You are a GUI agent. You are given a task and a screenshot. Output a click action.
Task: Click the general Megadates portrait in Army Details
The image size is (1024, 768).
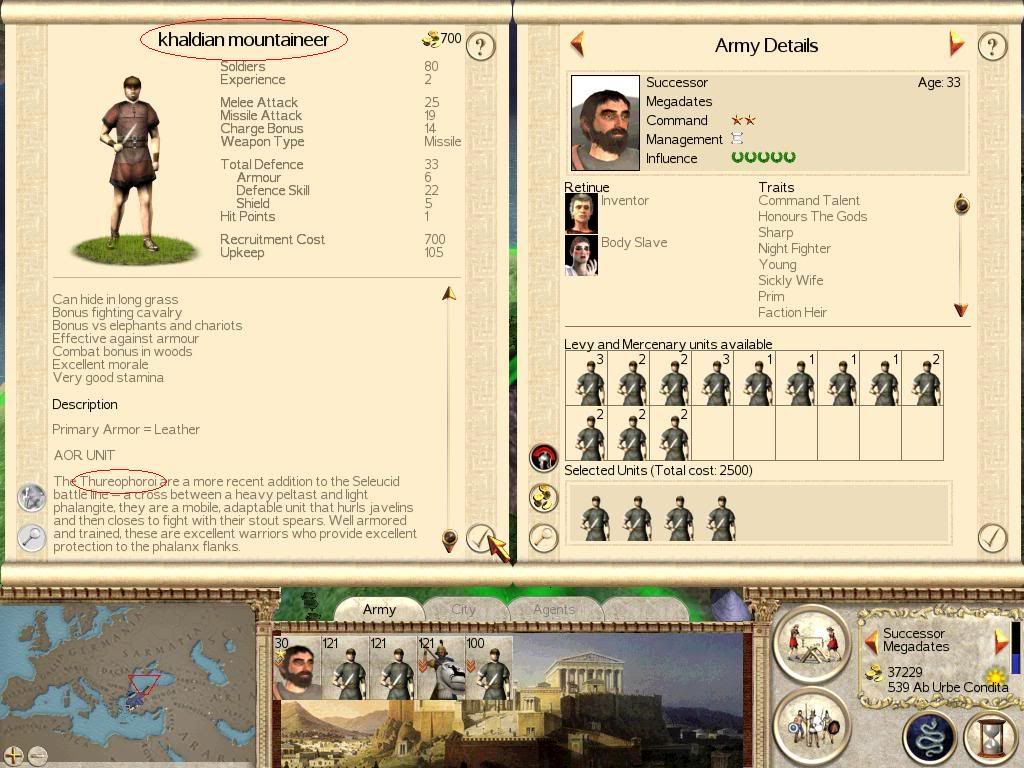tap(605, 123)
